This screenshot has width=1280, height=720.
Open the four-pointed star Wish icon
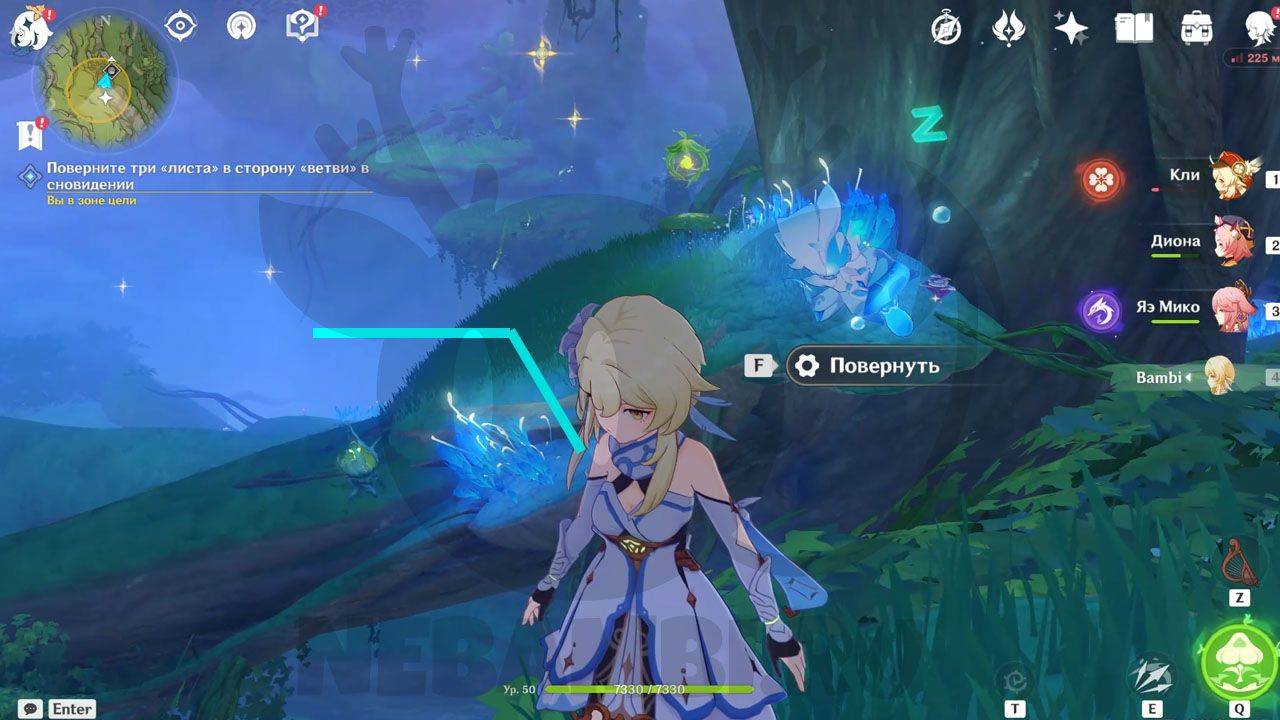pyautogui.click(x=1071, y=29)
